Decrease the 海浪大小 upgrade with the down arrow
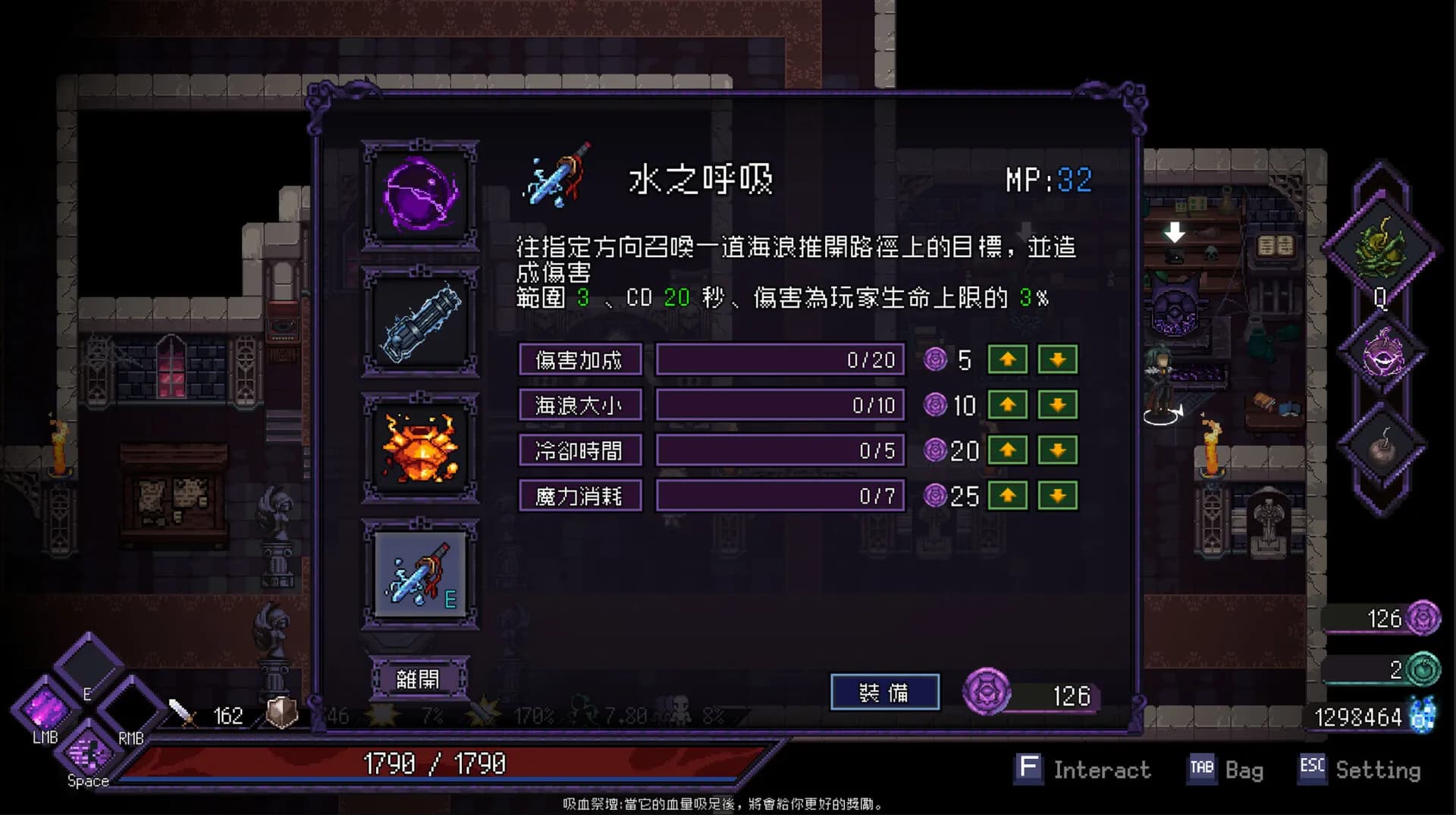The image size is (1456, 815). (x=1059, y=406)
